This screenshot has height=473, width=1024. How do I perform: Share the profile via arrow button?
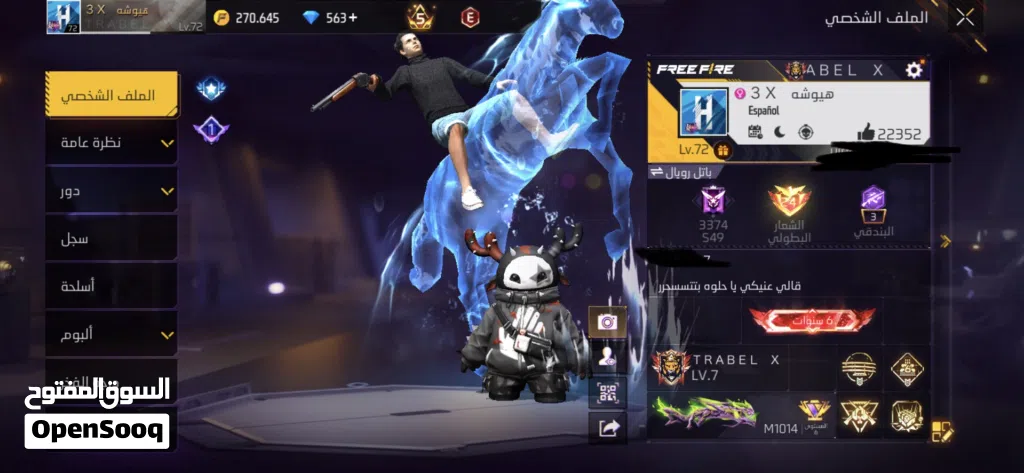607,428
